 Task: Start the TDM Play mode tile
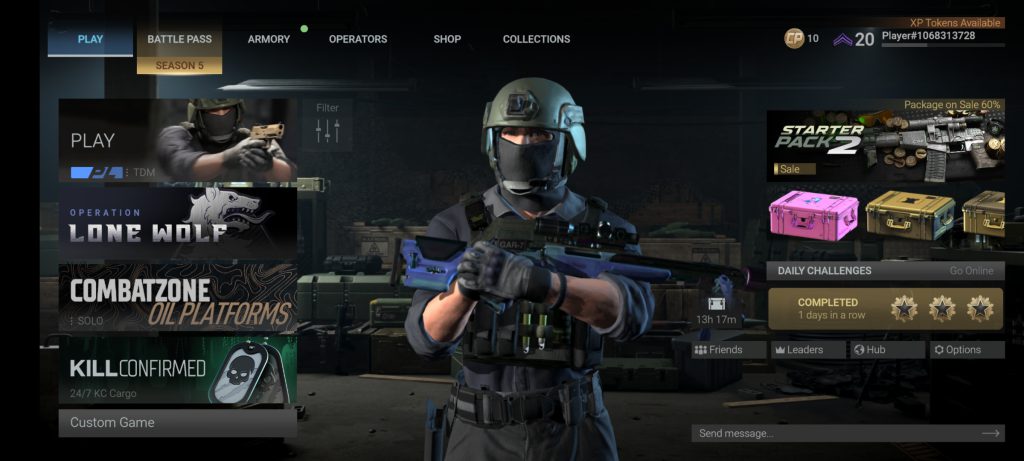click(177, 140)
